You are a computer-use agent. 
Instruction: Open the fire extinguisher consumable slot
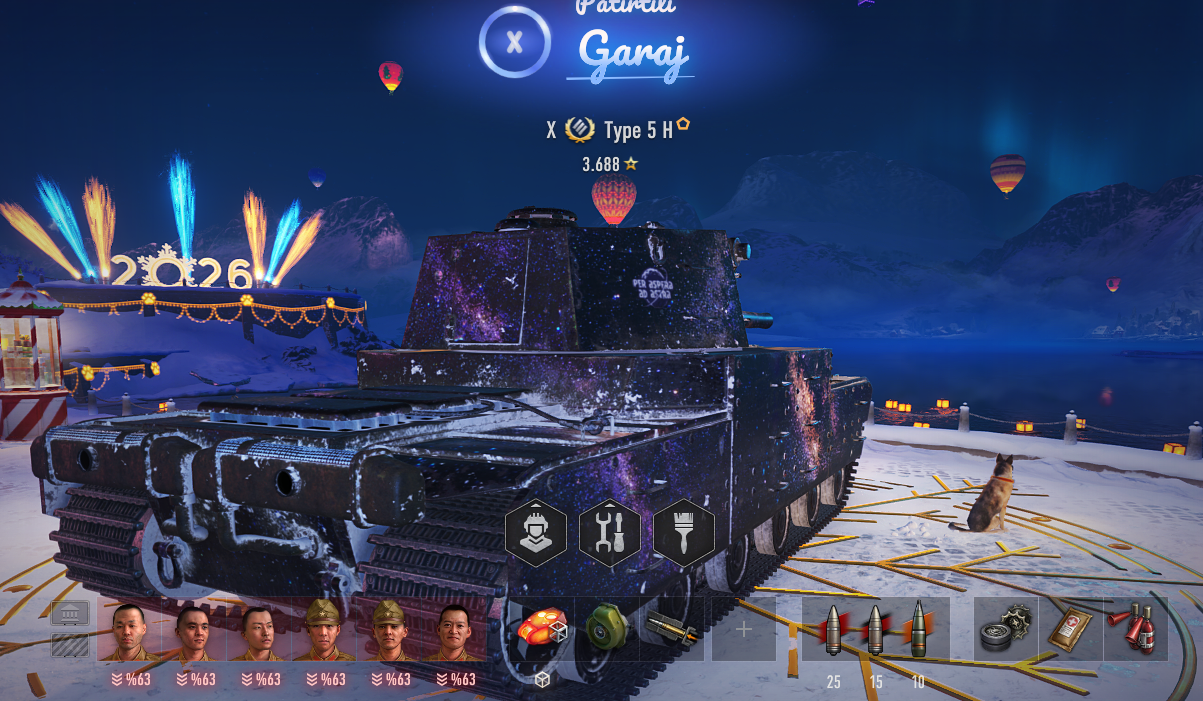(1135, 630)
